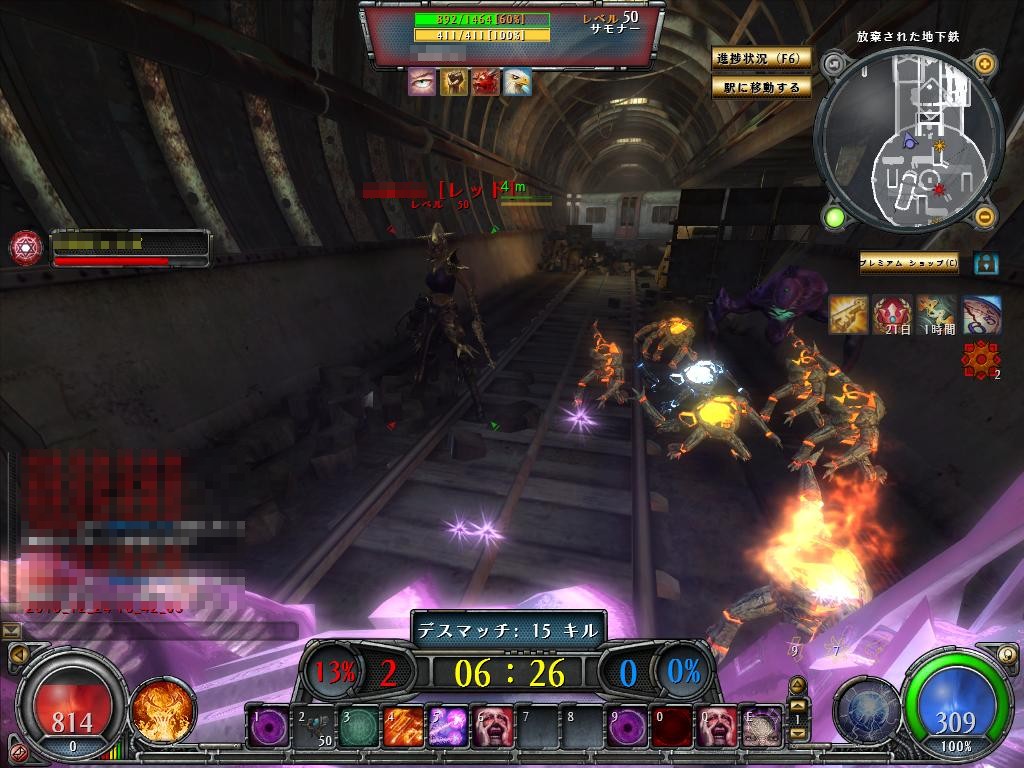Select the golden key buff icon
1024x768 pixels.
848,315
